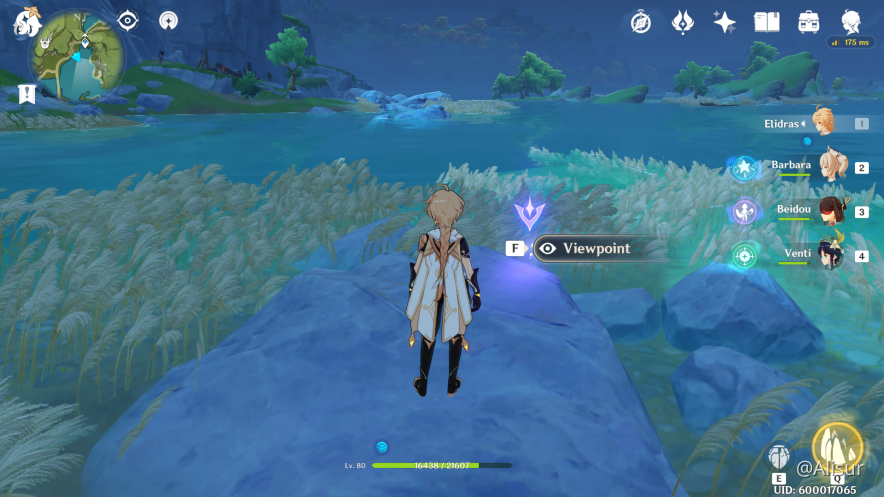Activate Barbara's Elemental Burst star icon

click(x=744, y=168)
